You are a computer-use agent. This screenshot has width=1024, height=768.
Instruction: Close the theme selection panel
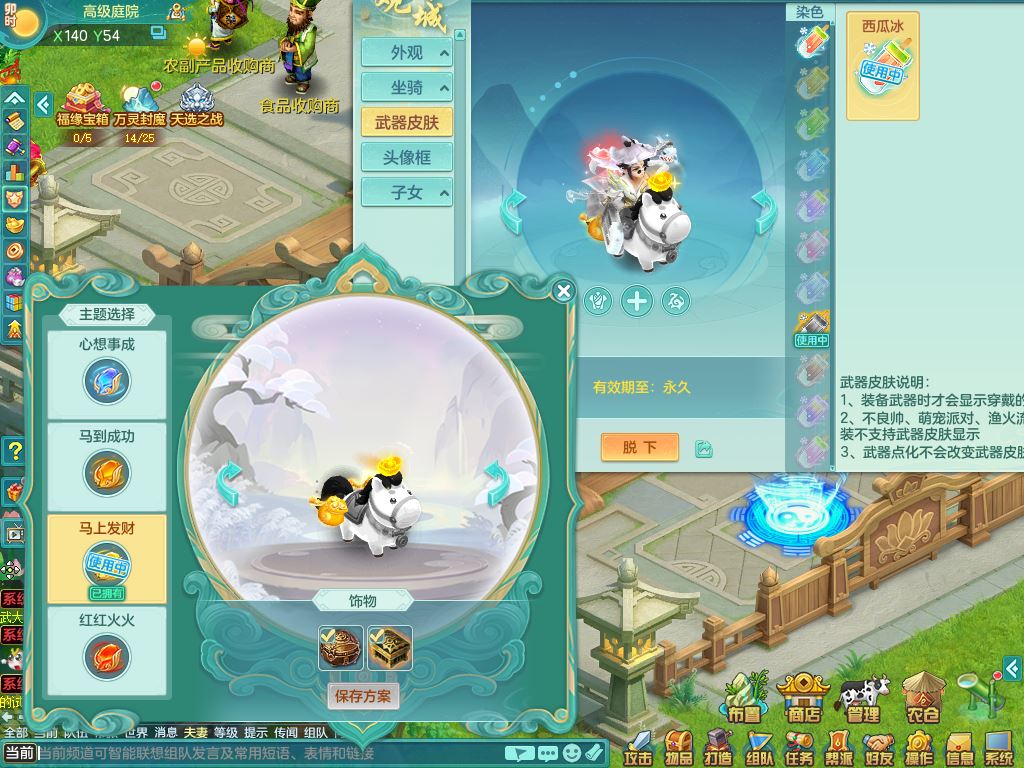point(564,291)
